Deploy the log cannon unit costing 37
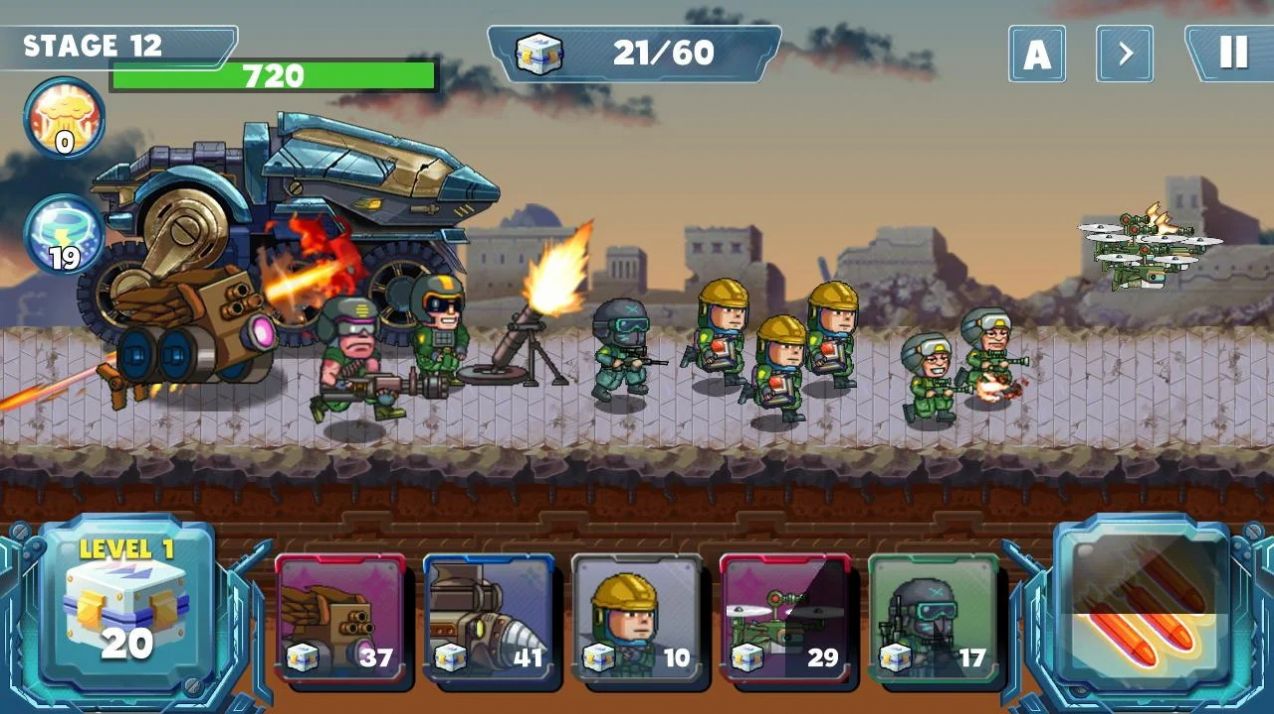 [340, 617]
